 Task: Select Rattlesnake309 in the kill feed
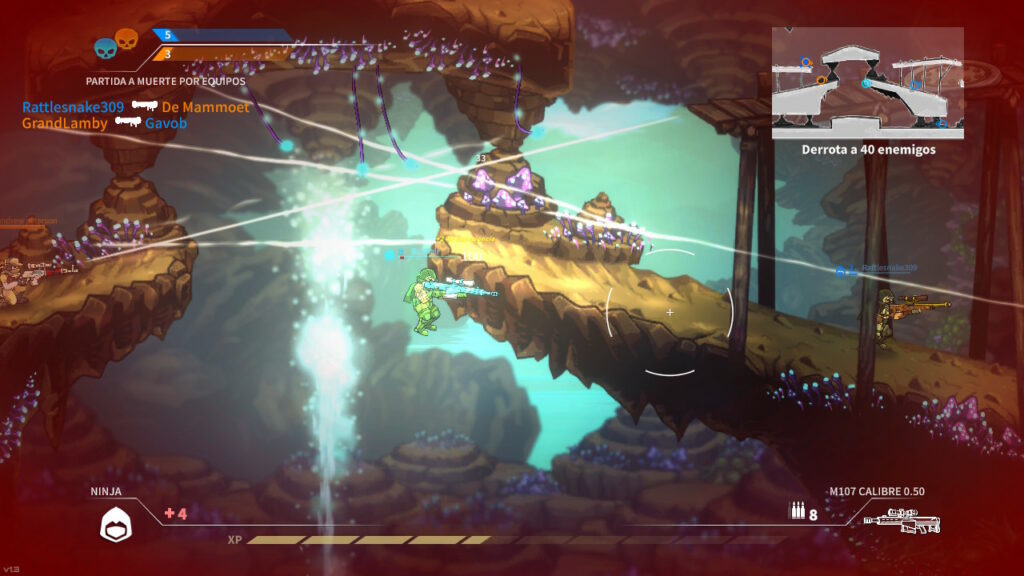(x=73, y=107)
